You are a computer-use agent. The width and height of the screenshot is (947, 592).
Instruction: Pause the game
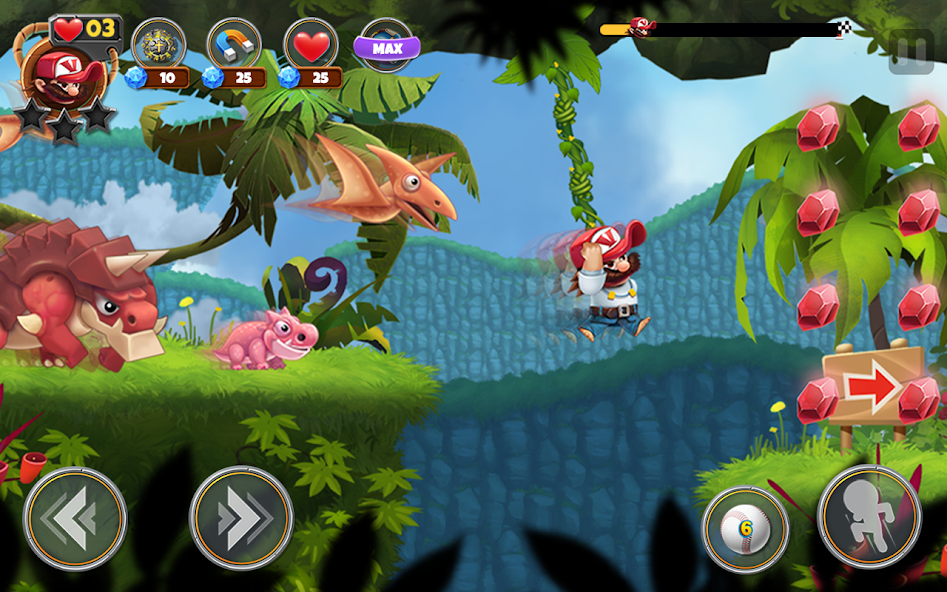coord(911,52)
